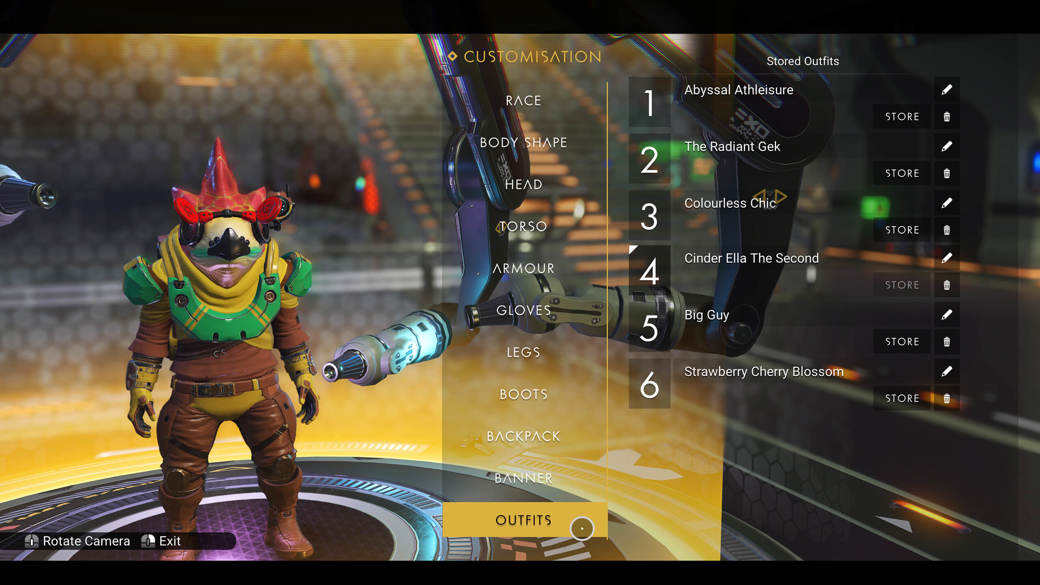Pick the Cinder Ella The Second outfit

tap(751, 258)
